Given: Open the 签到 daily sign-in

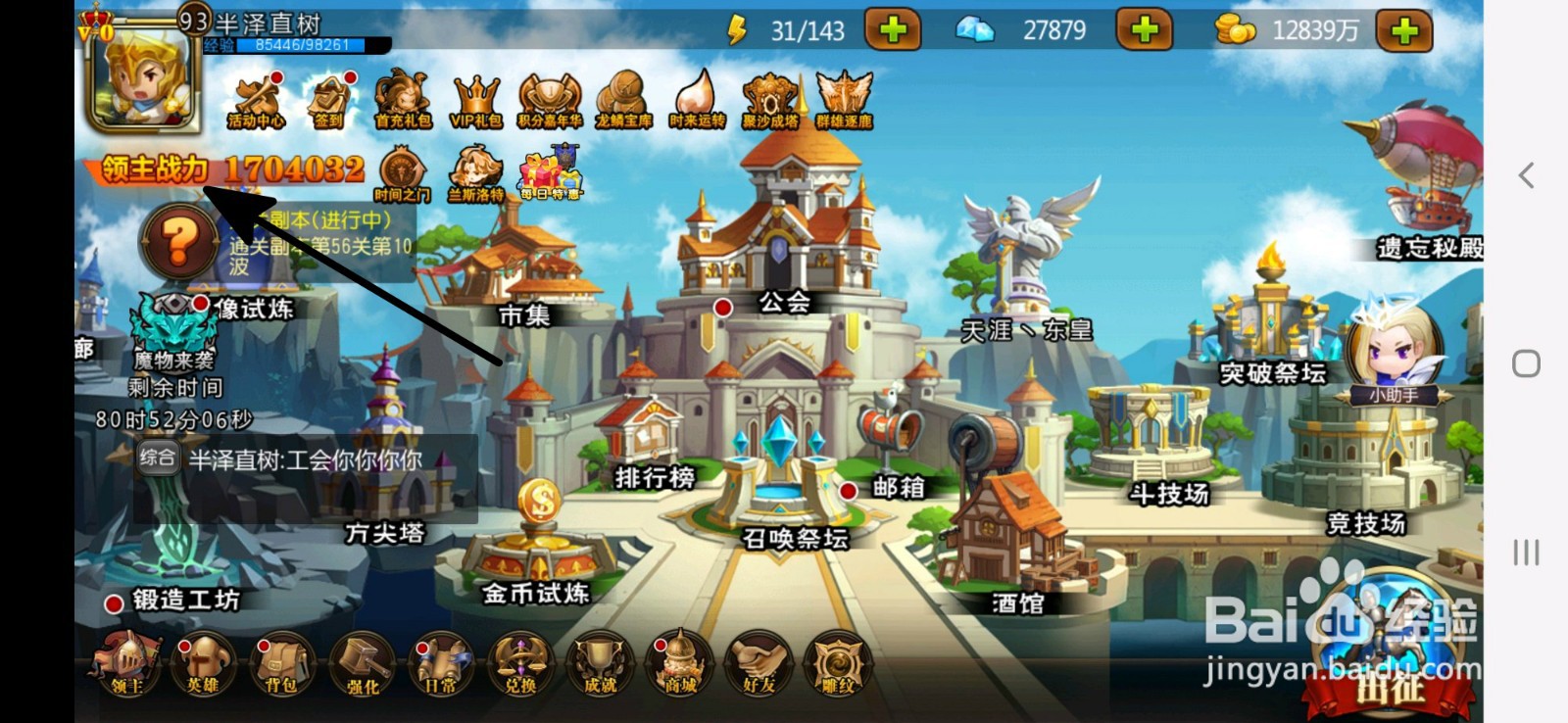Looking at the screenshot, I should [330, 98].
